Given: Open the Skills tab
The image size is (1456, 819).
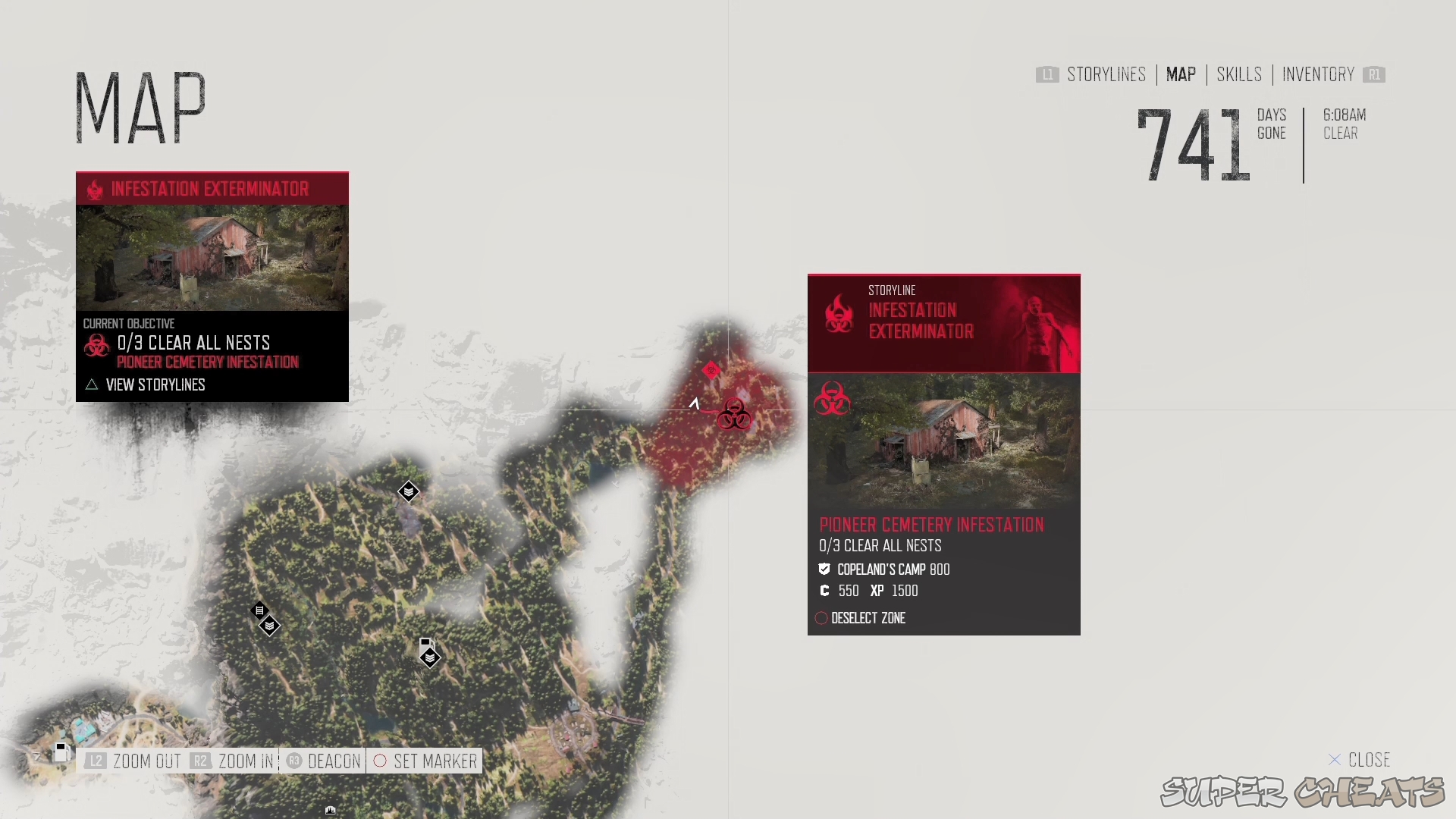Looking at the screenshot, I should (x=1239, y=74).
